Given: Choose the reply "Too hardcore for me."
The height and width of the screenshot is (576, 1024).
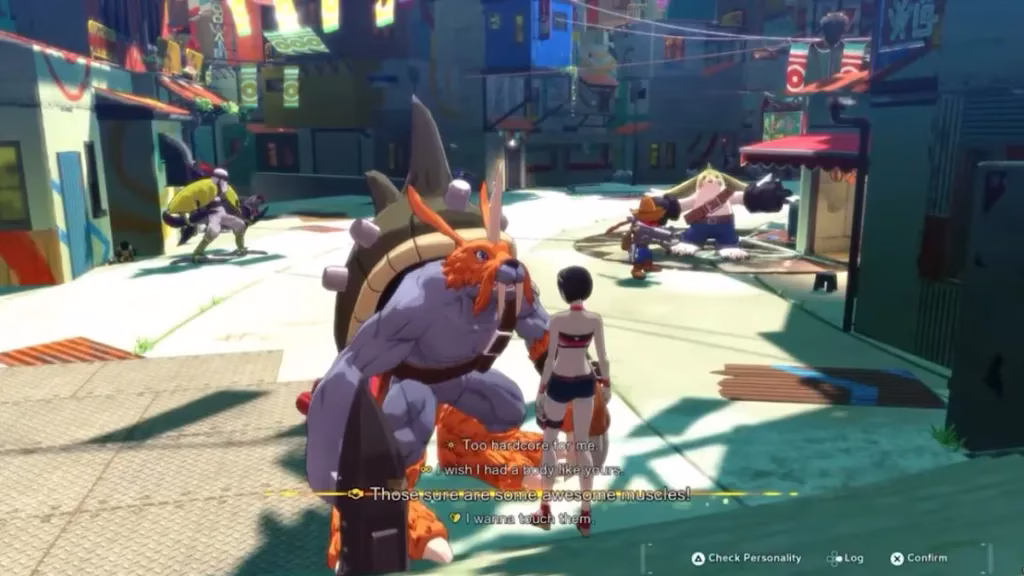Looking at the screenshot, I should click(x=518, y=444).
